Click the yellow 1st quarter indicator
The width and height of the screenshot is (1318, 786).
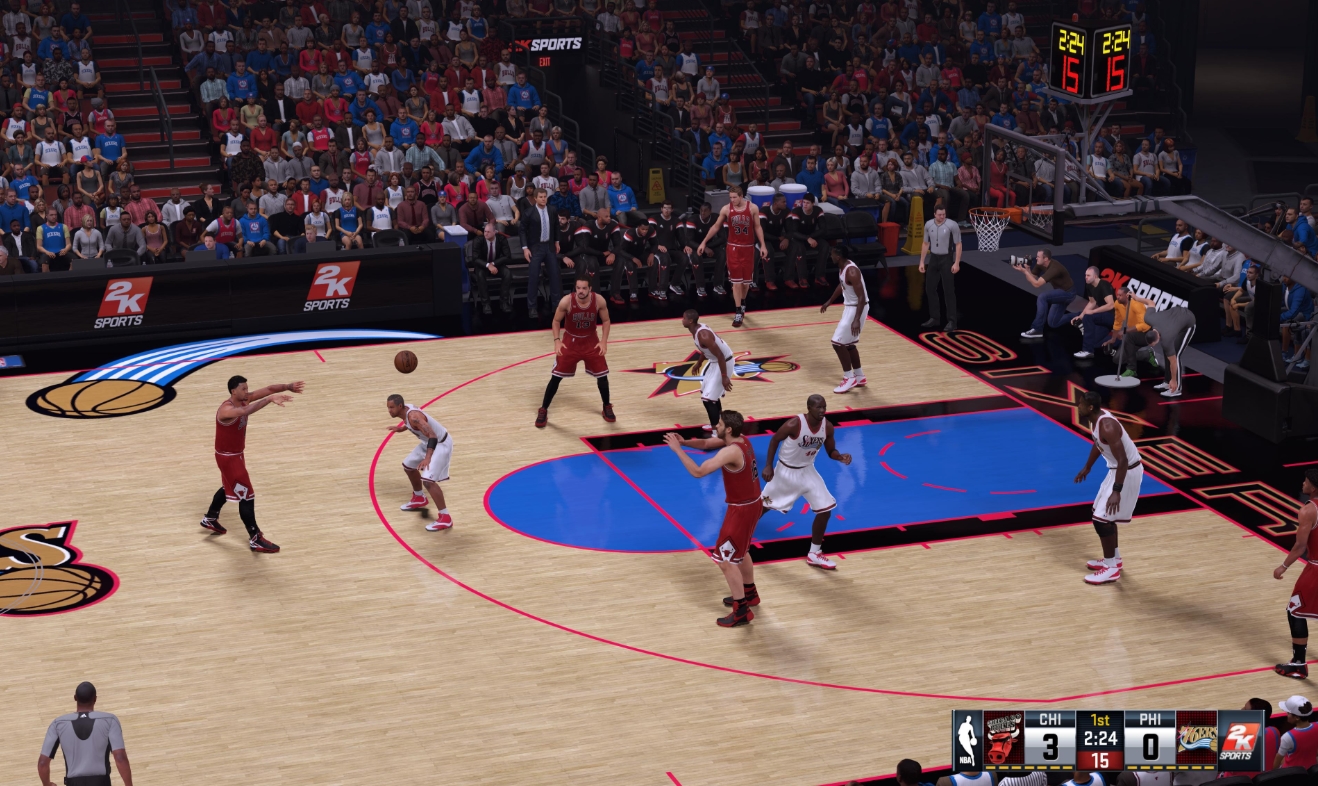[1100, 718]
